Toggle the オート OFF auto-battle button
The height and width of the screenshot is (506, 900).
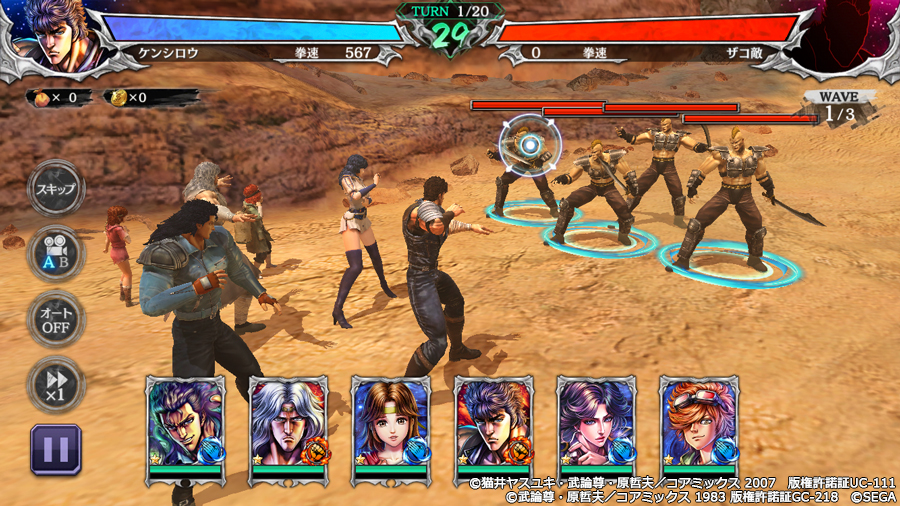(x=56, y=318)
